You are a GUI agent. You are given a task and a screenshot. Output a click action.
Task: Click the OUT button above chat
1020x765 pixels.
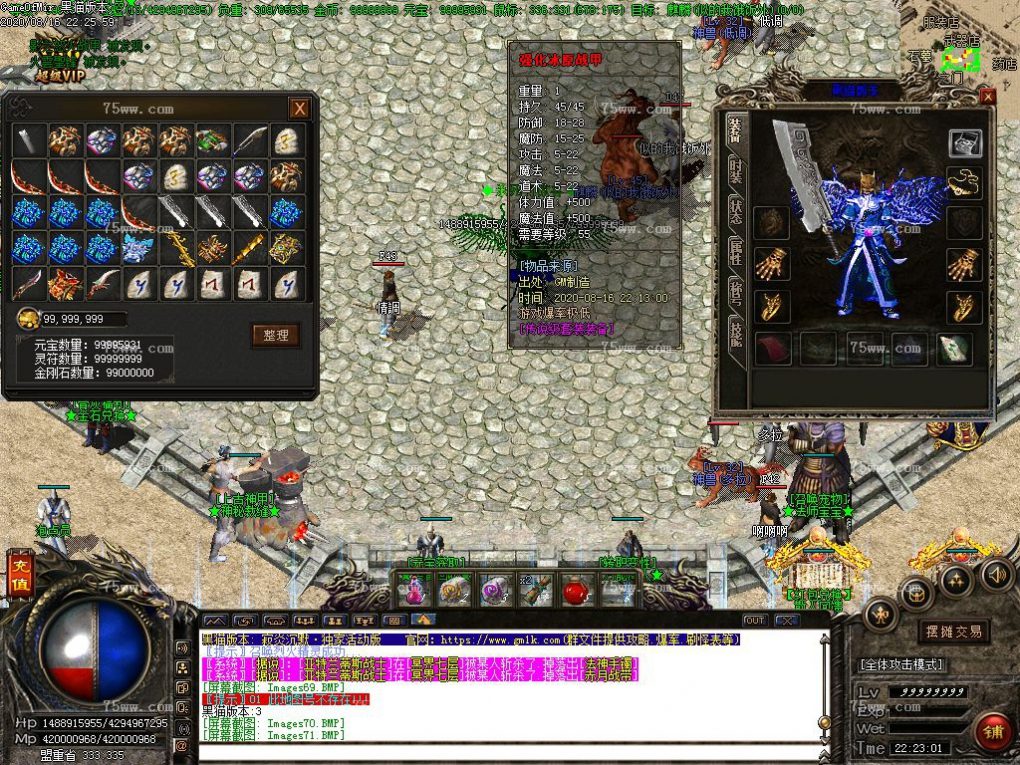click(x=754, y=620)
